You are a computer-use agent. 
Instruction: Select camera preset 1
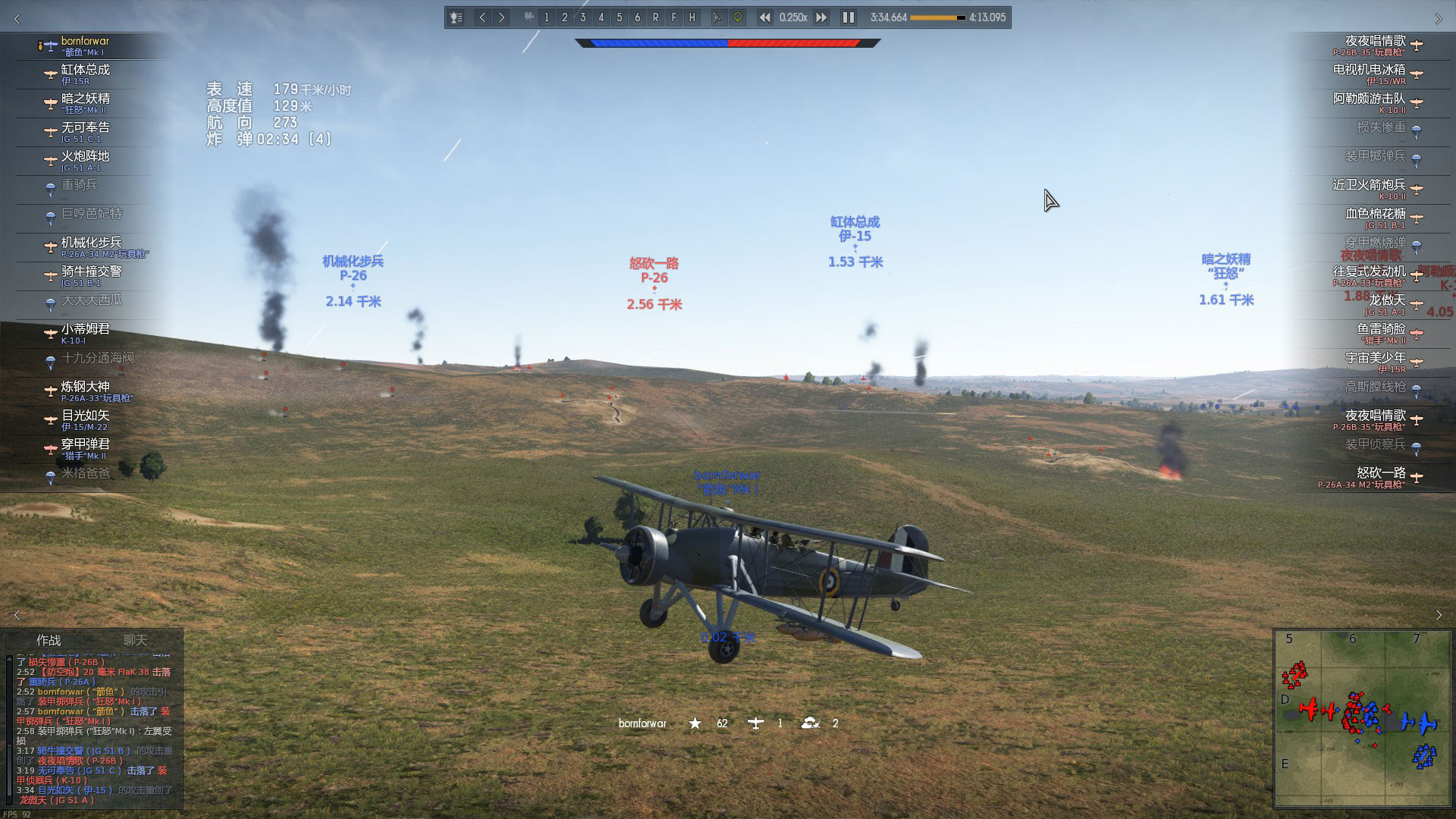tap(546, 17)
